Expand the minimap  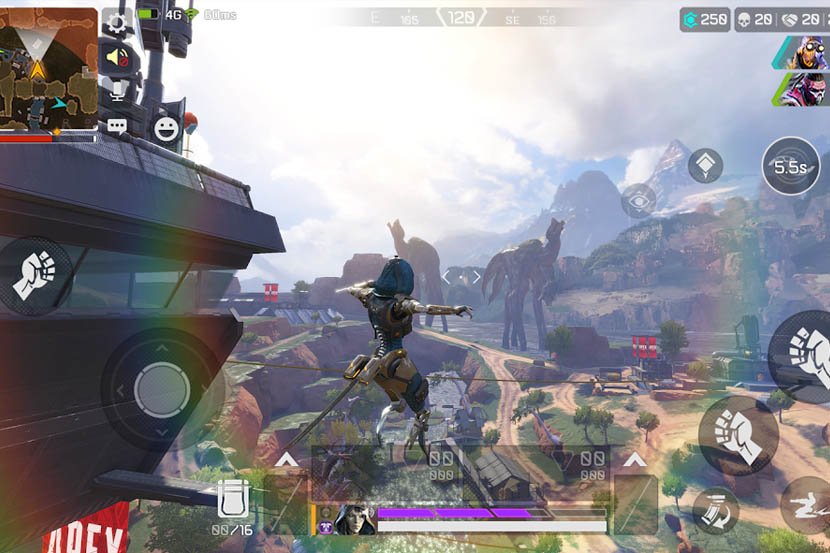(x=48, y=69)
